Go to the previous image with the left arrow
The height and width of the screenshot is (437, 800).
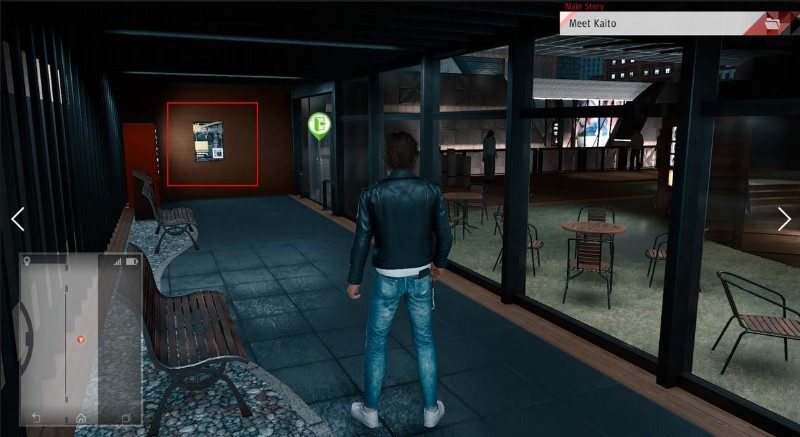(x=17, y=219)
